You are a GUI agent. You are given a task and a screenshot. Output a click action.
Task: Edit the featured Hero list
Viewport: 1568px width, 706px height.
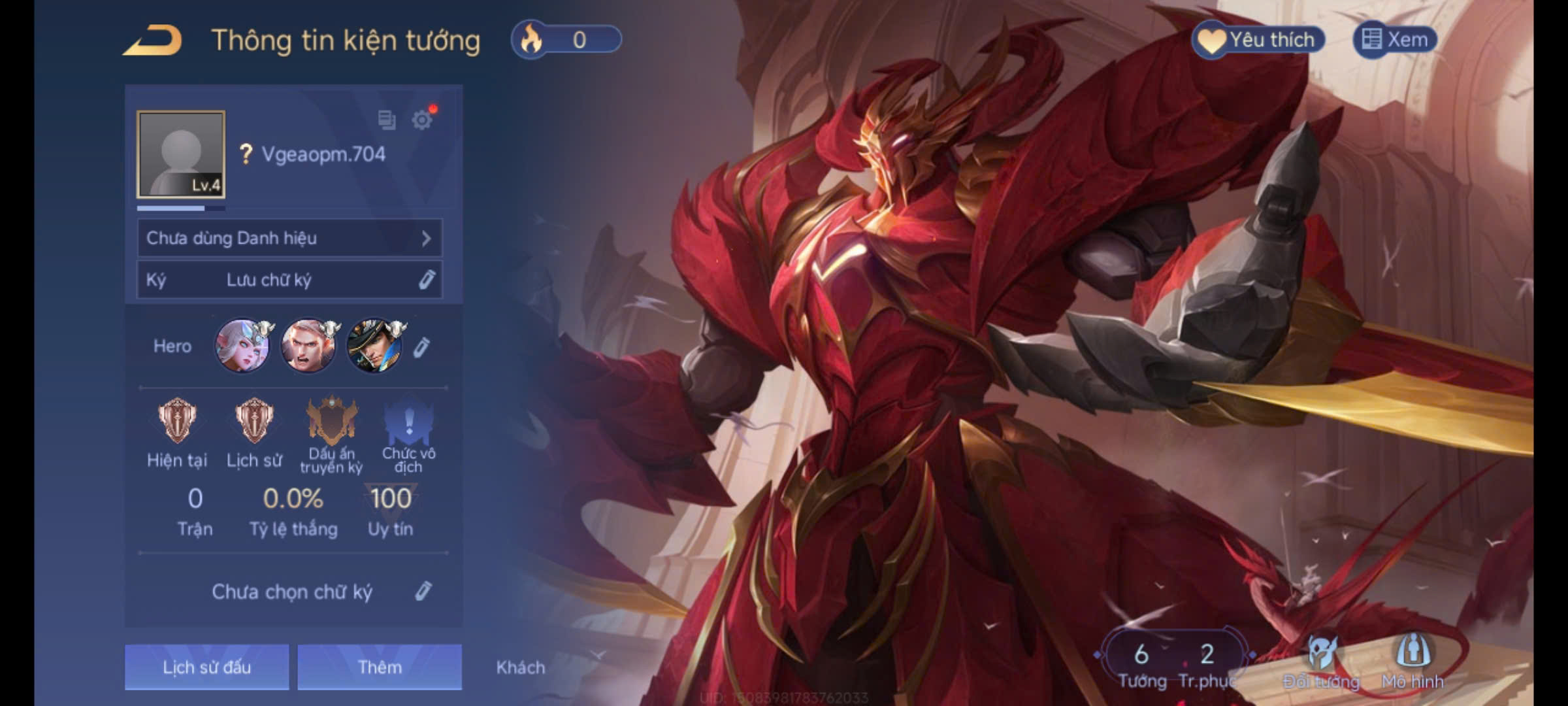[x=422, y=347]
